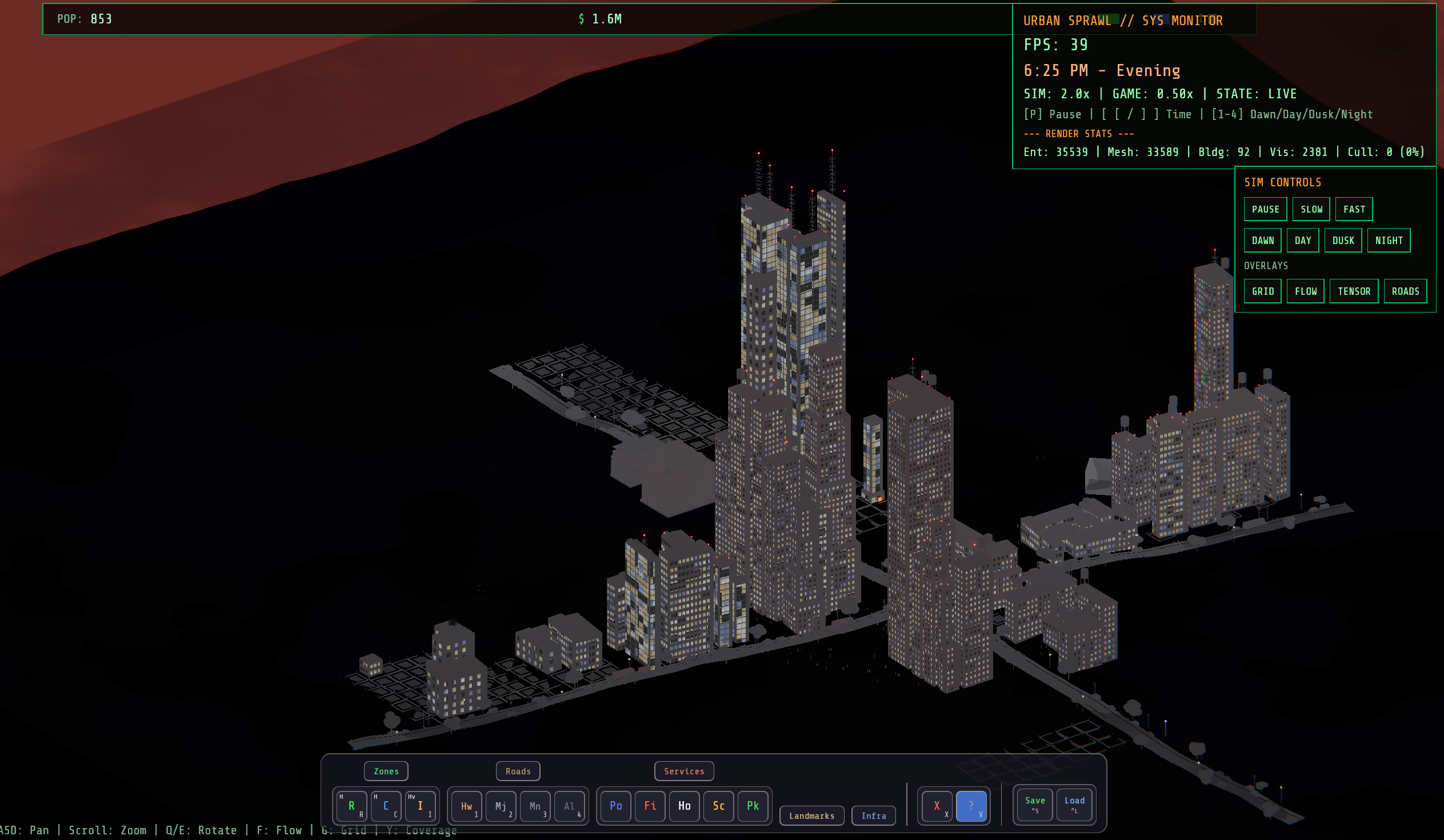This screenshot has height=840, width=1444.
Task: Activate the red X bulldoze tool
Action: click(x=937, y=806)
